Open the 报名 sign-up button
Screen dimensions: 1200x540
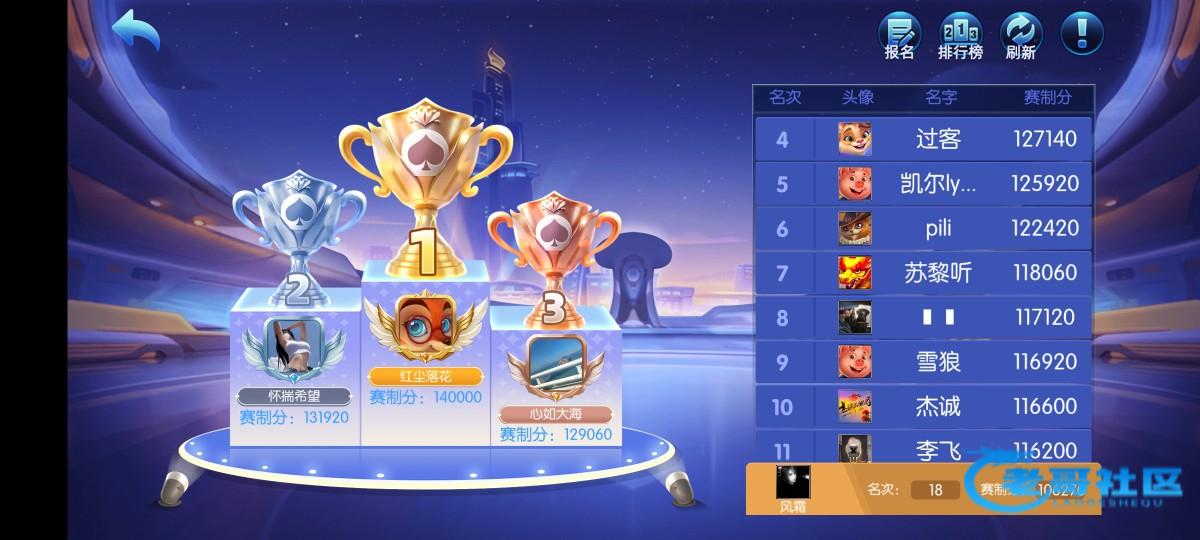coord(899,34)
